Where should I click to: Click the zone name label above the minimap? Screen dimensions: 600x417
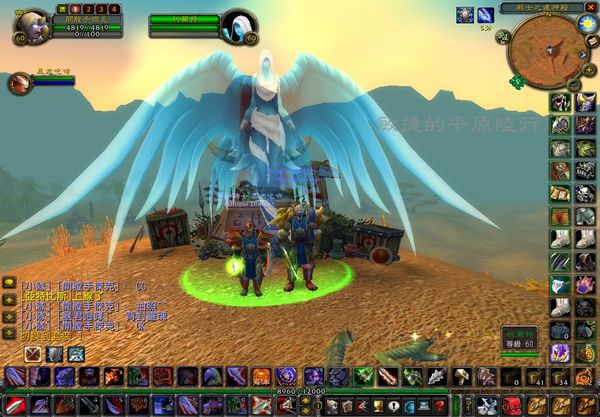click(541, 7)
